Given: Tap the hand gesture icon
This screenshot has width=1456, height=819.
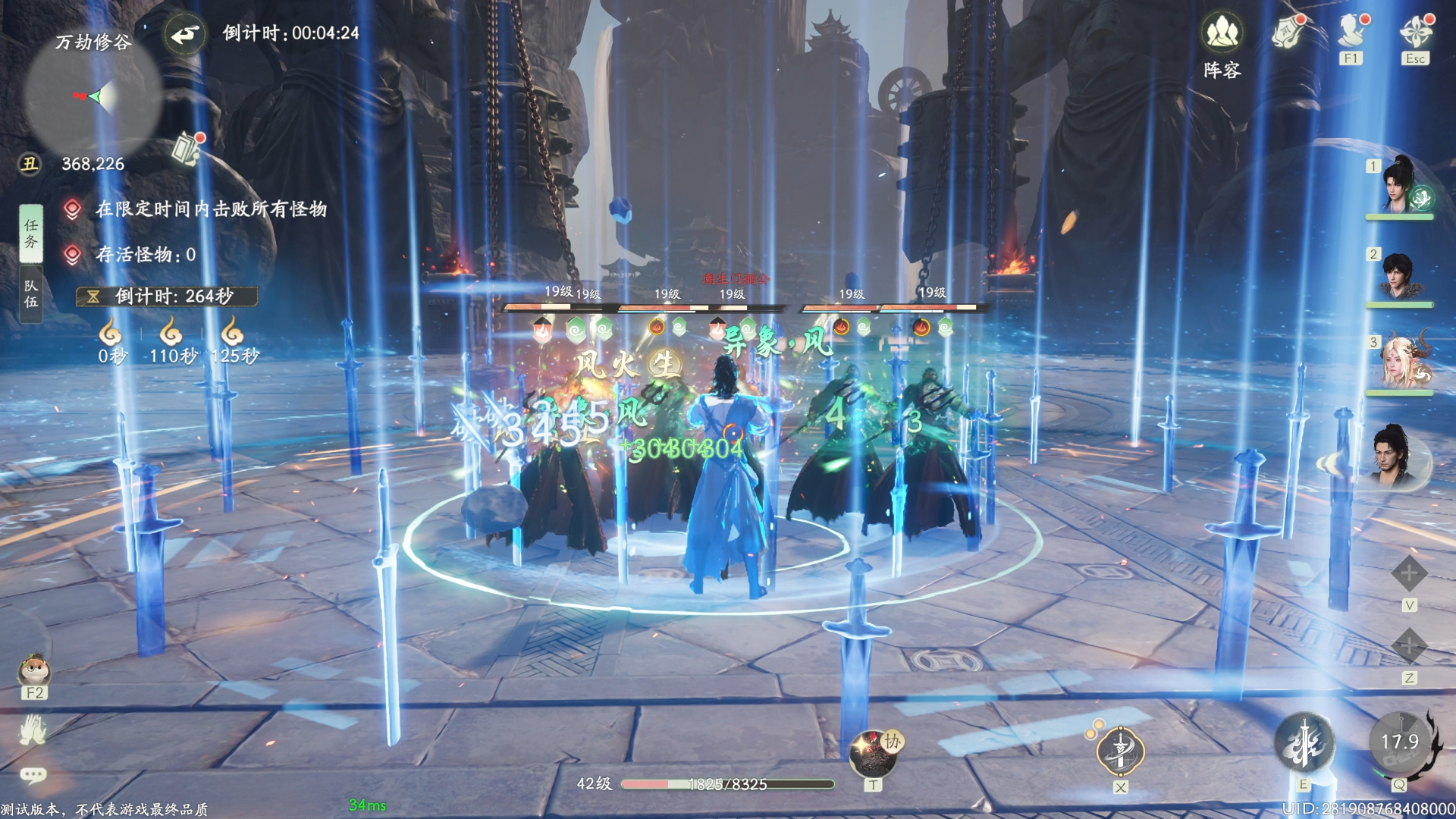Looking at the screenshot, I should tap(33, 730).
